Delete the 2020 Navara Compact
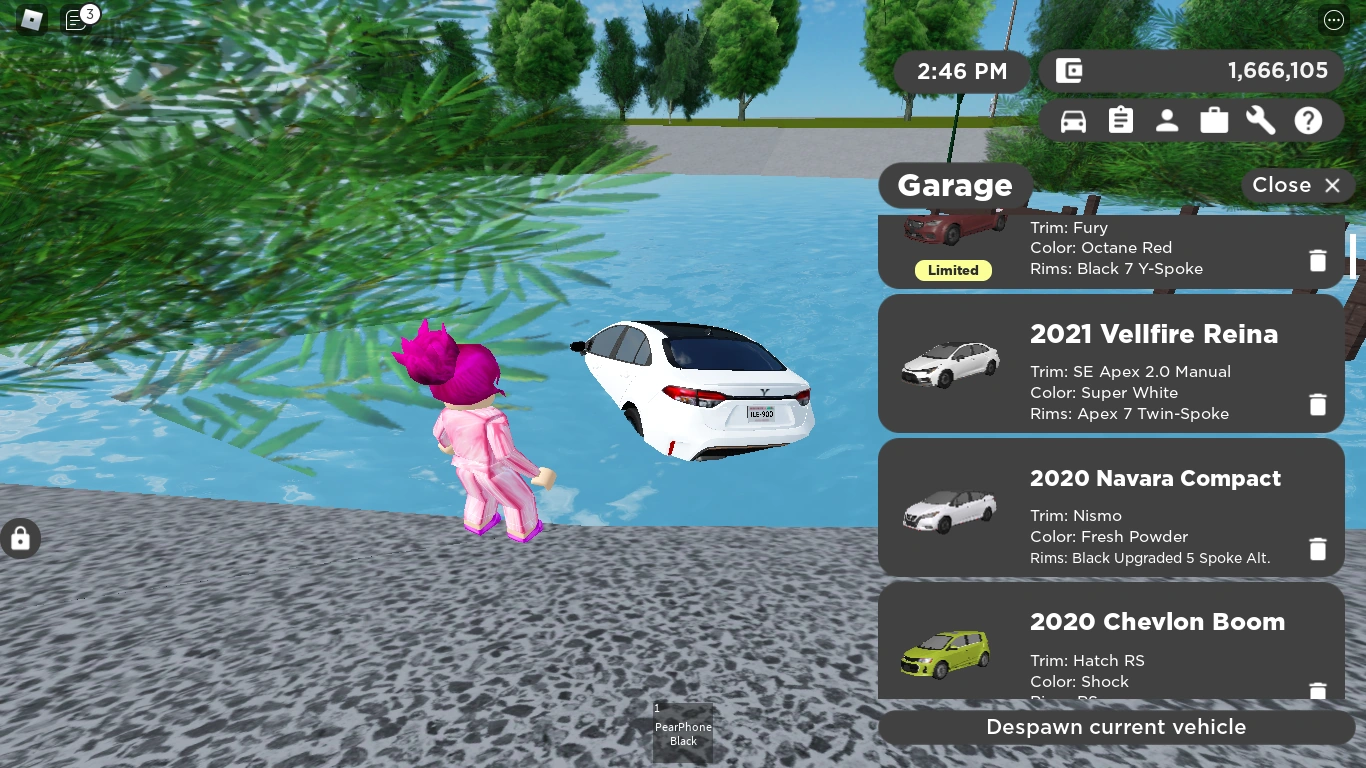The height and width of the screenshot is (768, 1366). 1317,549
